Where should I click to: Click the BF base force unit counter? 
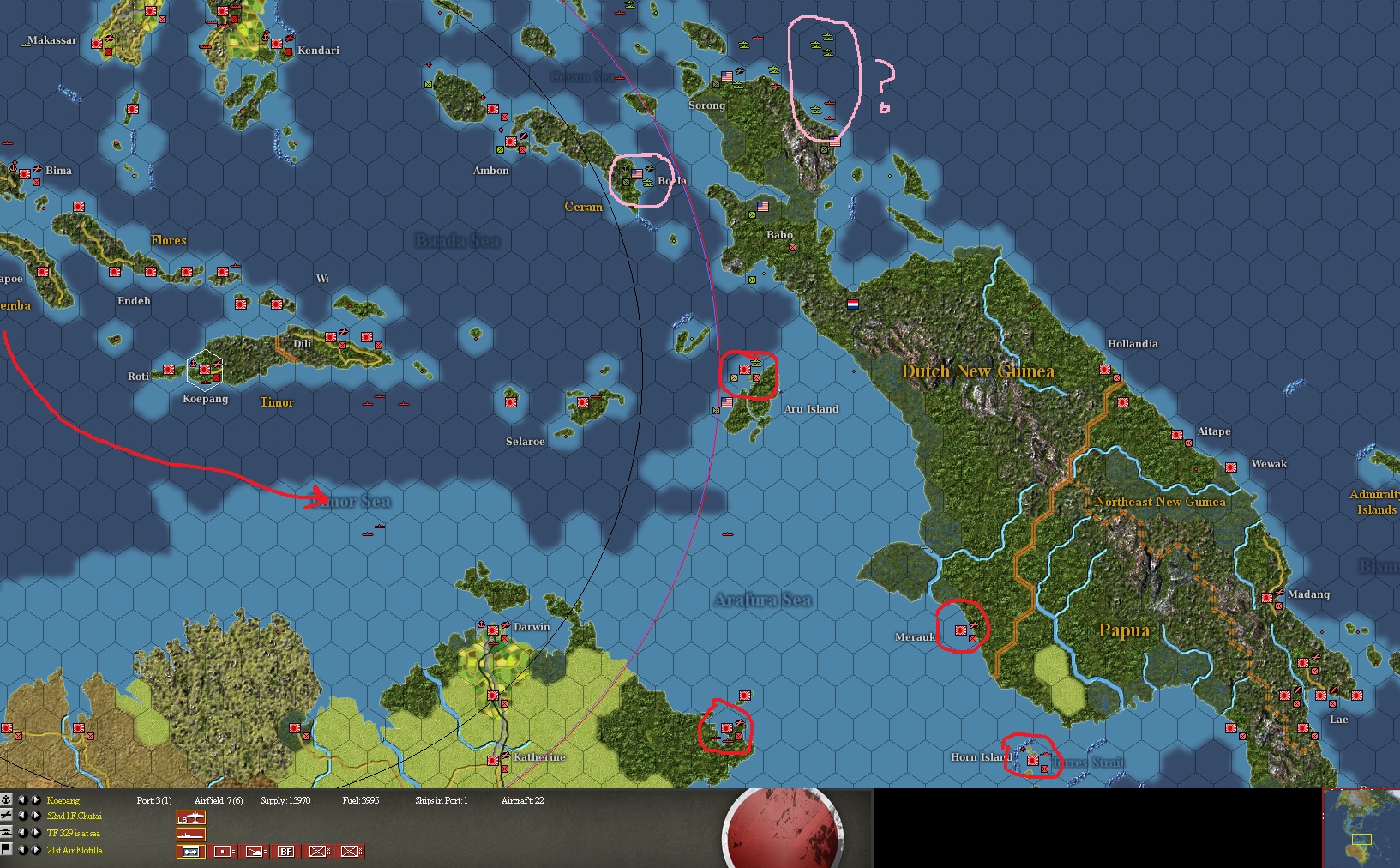285,852
